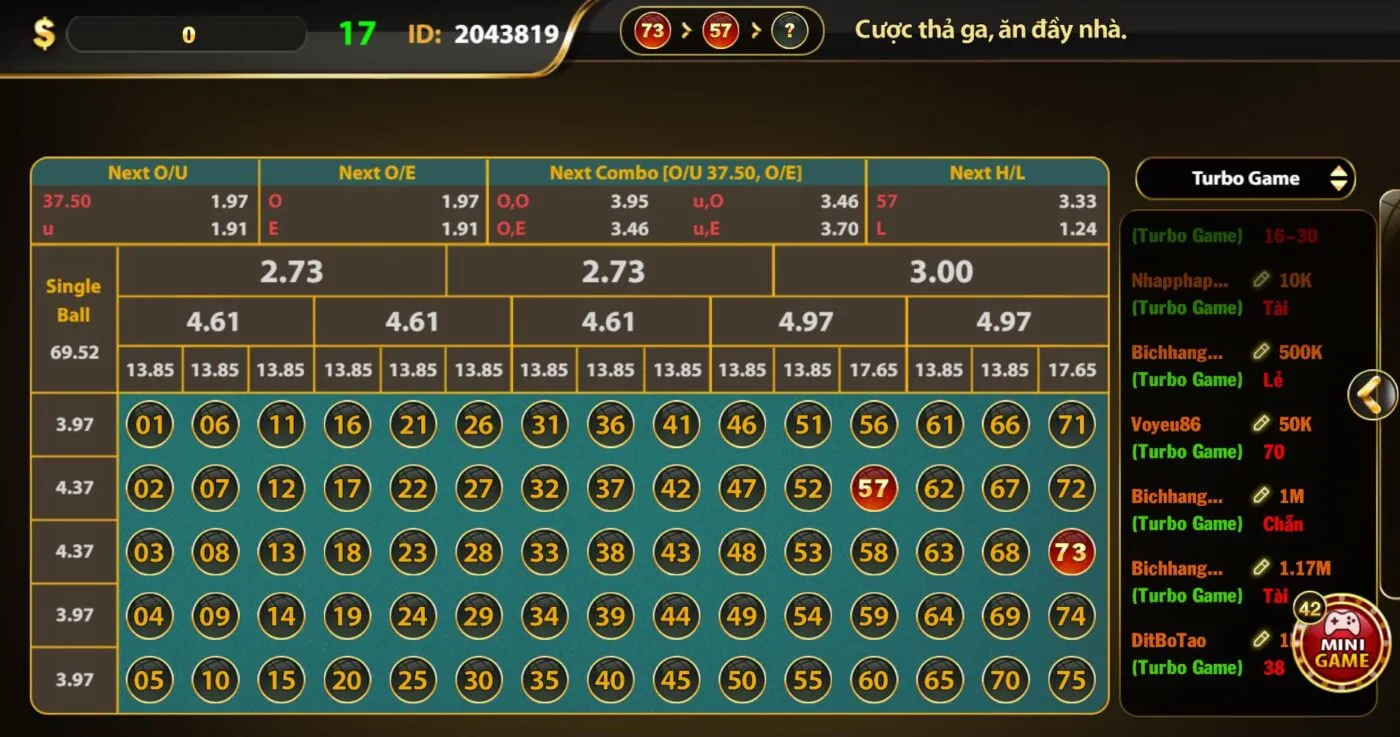Select ball number 01 in the grid
Screen dimensions: 1400x737
pyautogui.click(x=149, y=424)
